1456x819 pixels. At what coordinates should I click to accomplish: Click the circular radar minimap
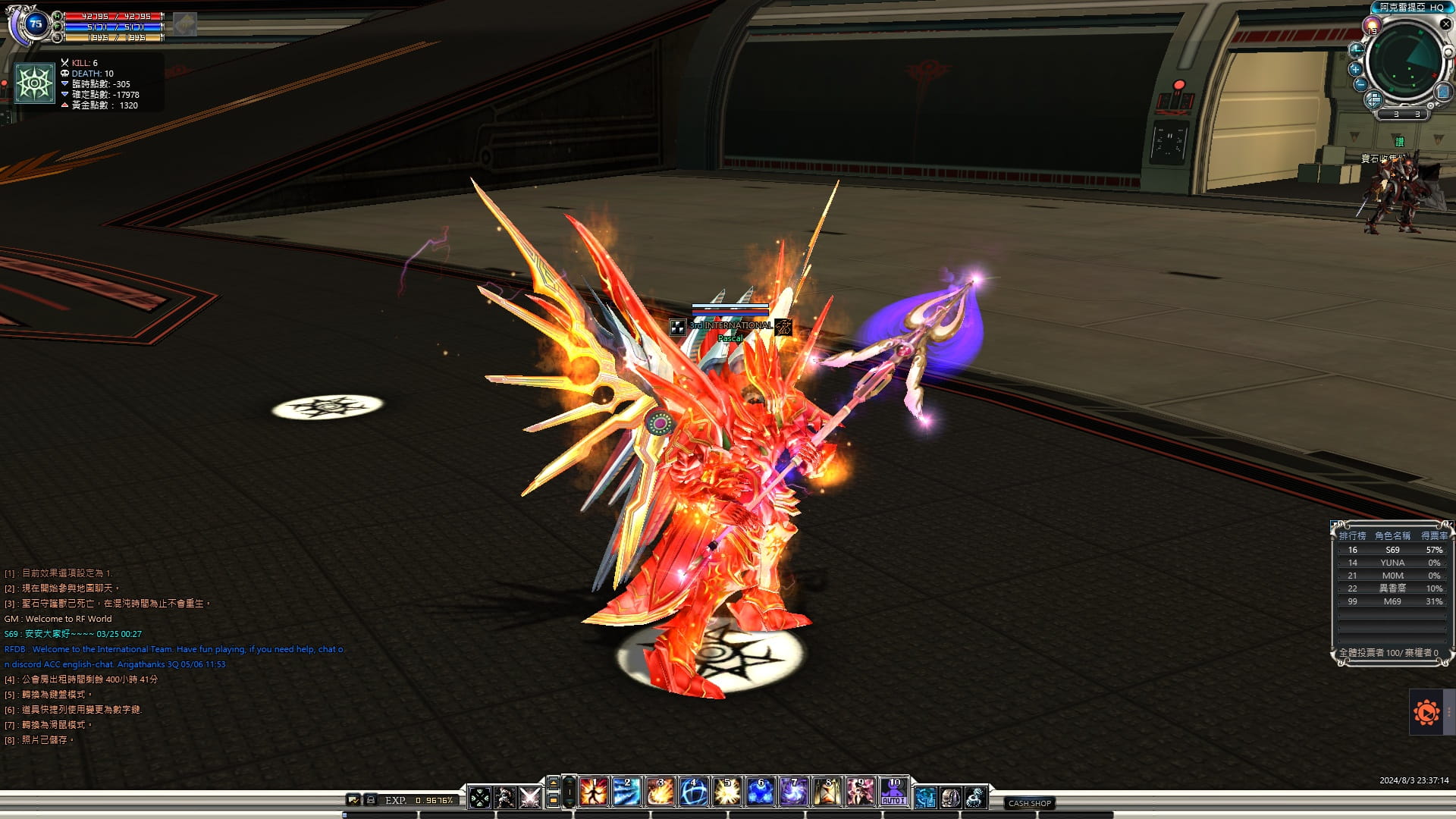pyautogui.click(x=1407, y=62)
